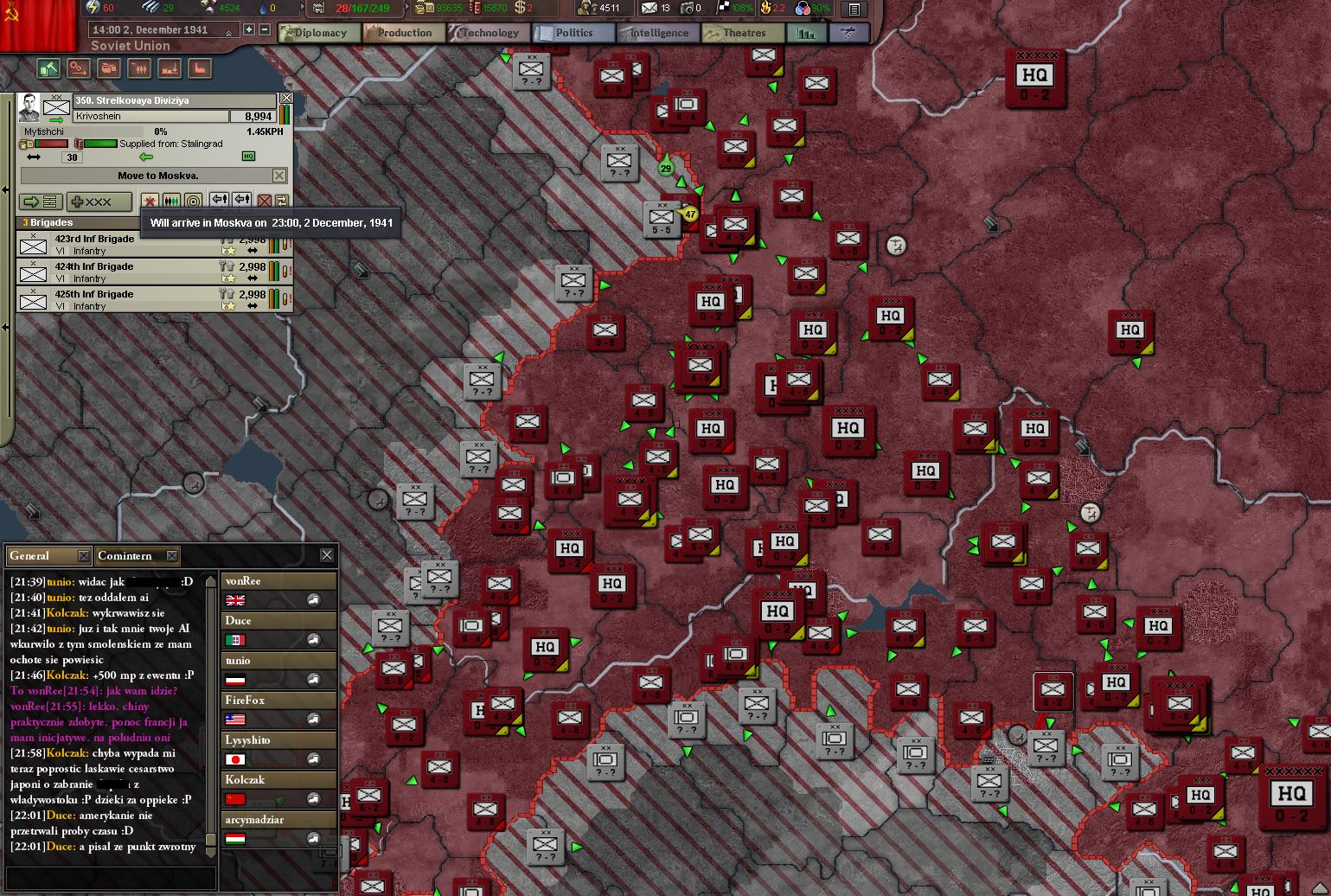The width and height of the screenshot is (1331, 896).
Task: Decrease game speed with the minus button
Action: 265,29
